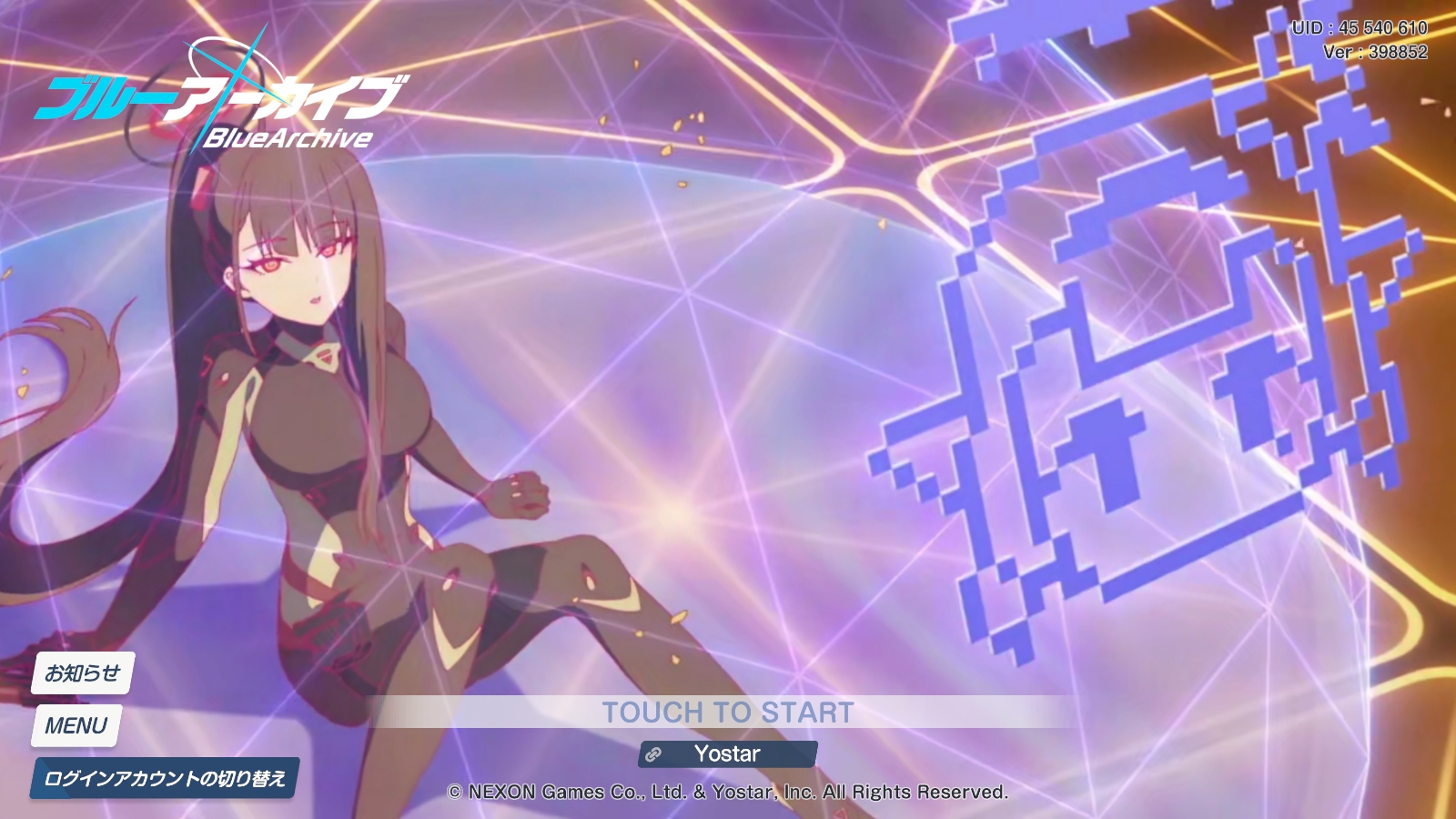Screen dimensions: 1456x819
Task: Tap the TOUCH TO START banner
Action: coord(727,712)
